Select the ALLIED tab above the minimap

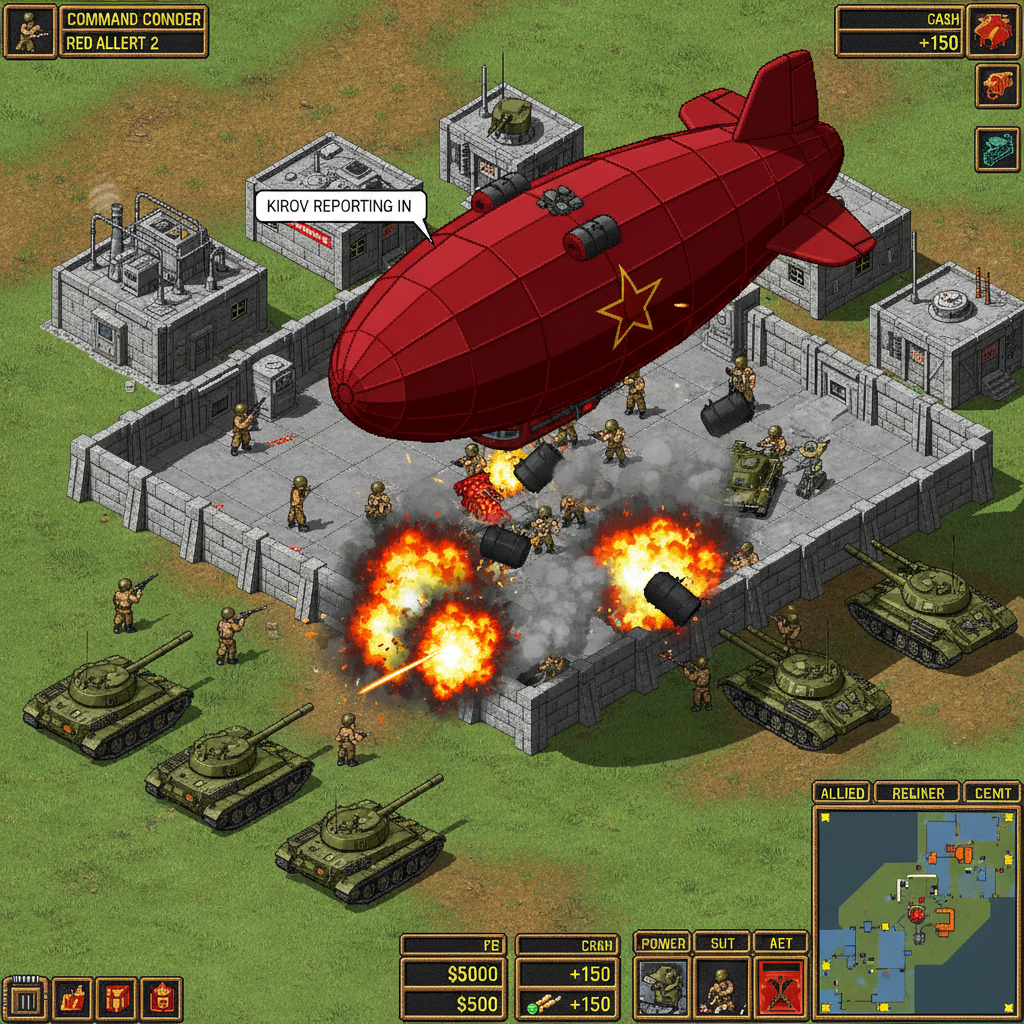(x=842, y=793)
